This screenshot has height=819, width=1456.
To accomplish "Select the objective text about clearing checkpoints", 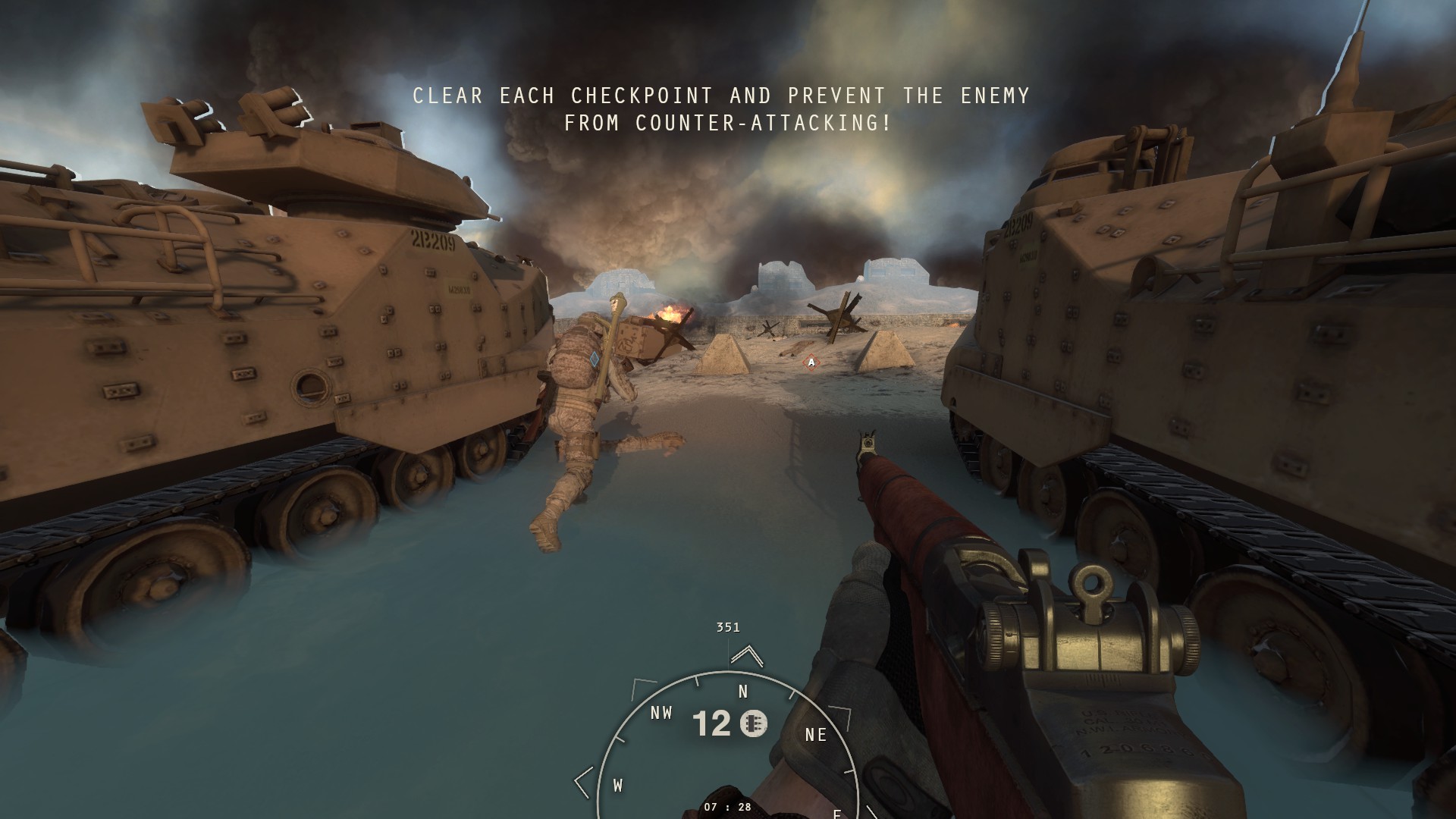I will pyautogui.click(x=720, y=96).
